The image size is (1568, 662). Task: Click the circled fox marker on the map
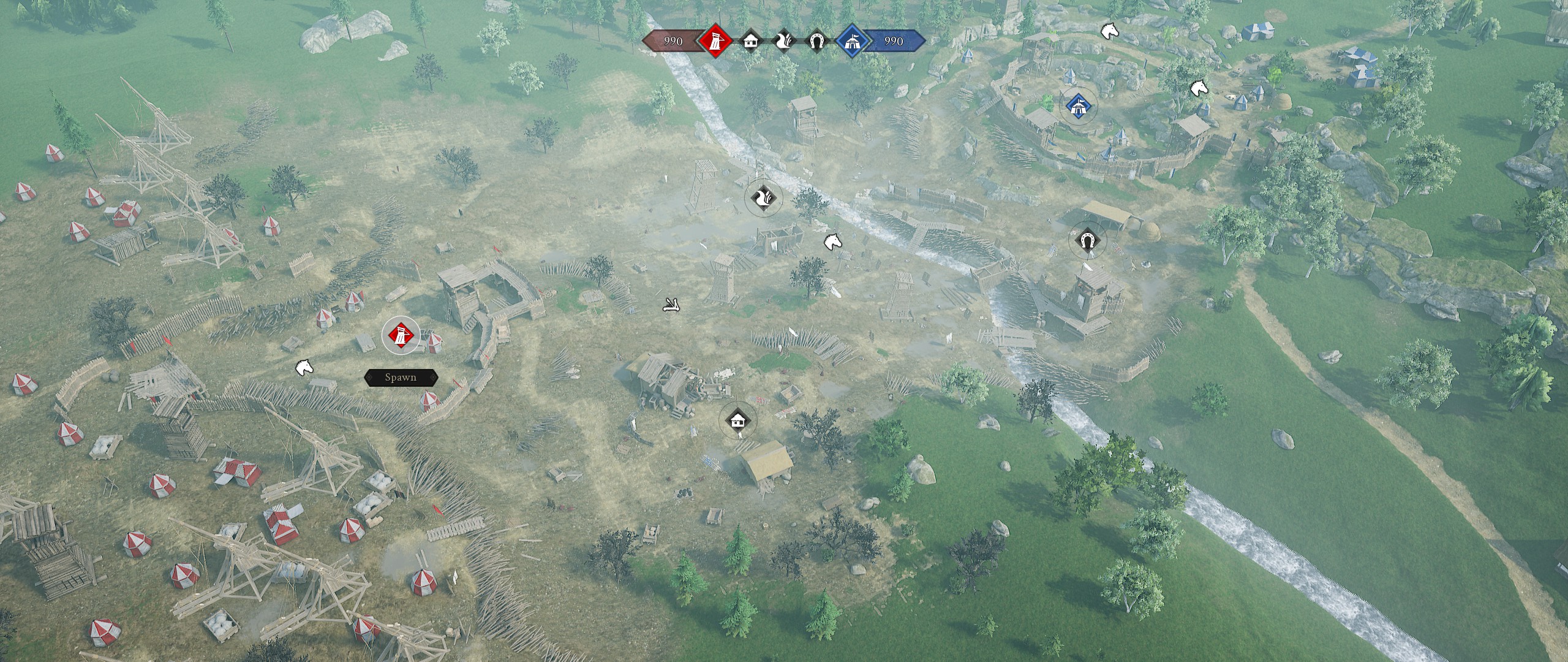(764, 198)
